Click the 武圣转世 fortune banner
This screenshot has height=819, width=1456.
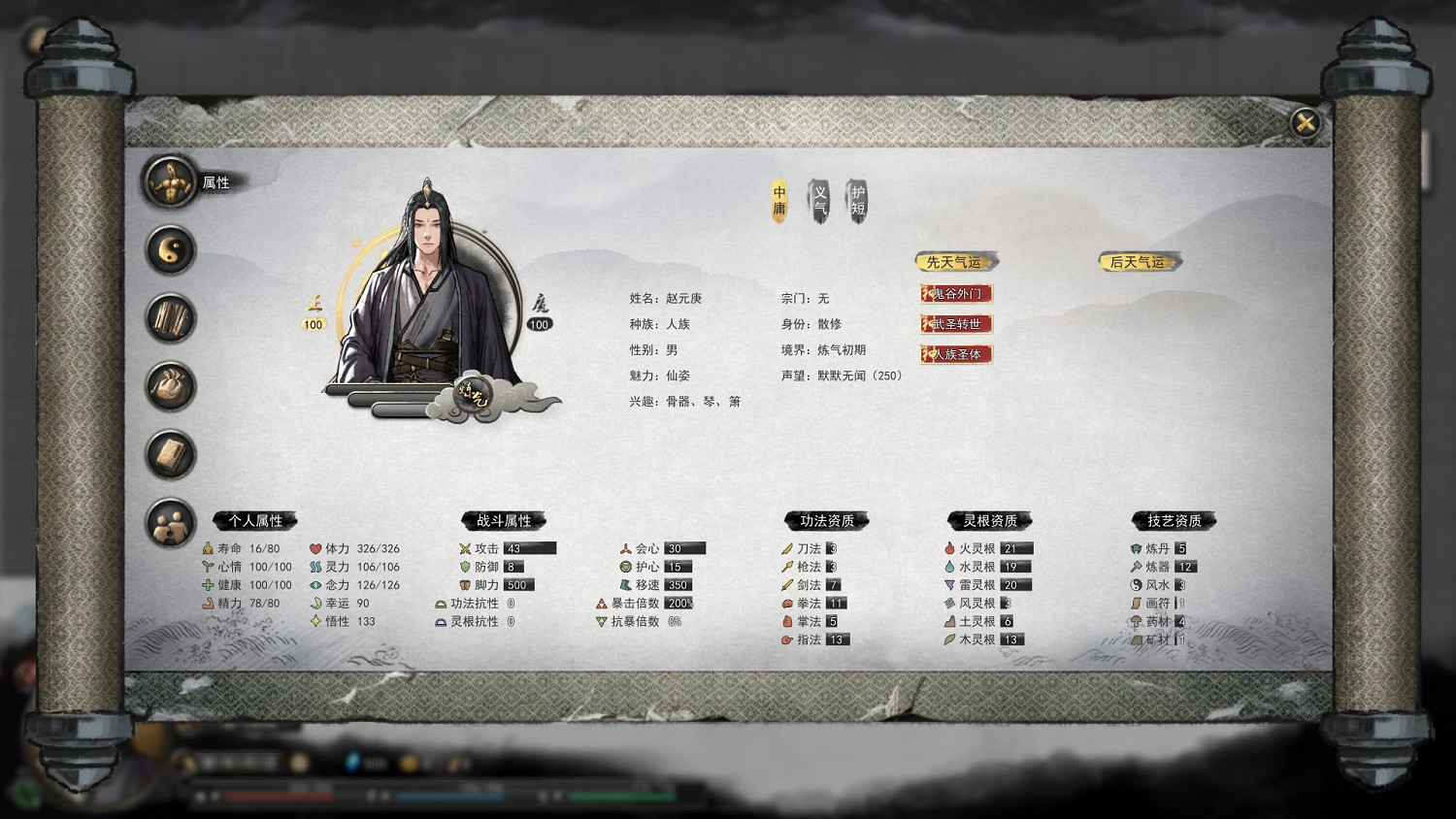click(x=956, y=325)
